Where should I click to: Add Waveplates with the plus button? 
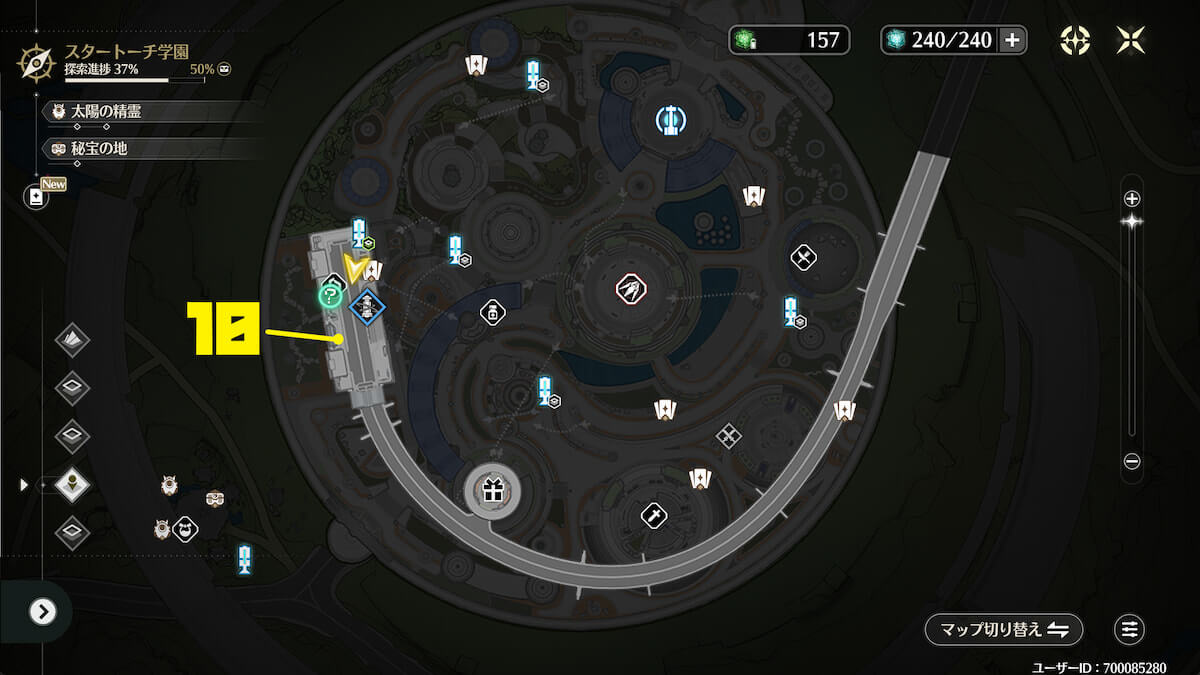point(1012,40)
